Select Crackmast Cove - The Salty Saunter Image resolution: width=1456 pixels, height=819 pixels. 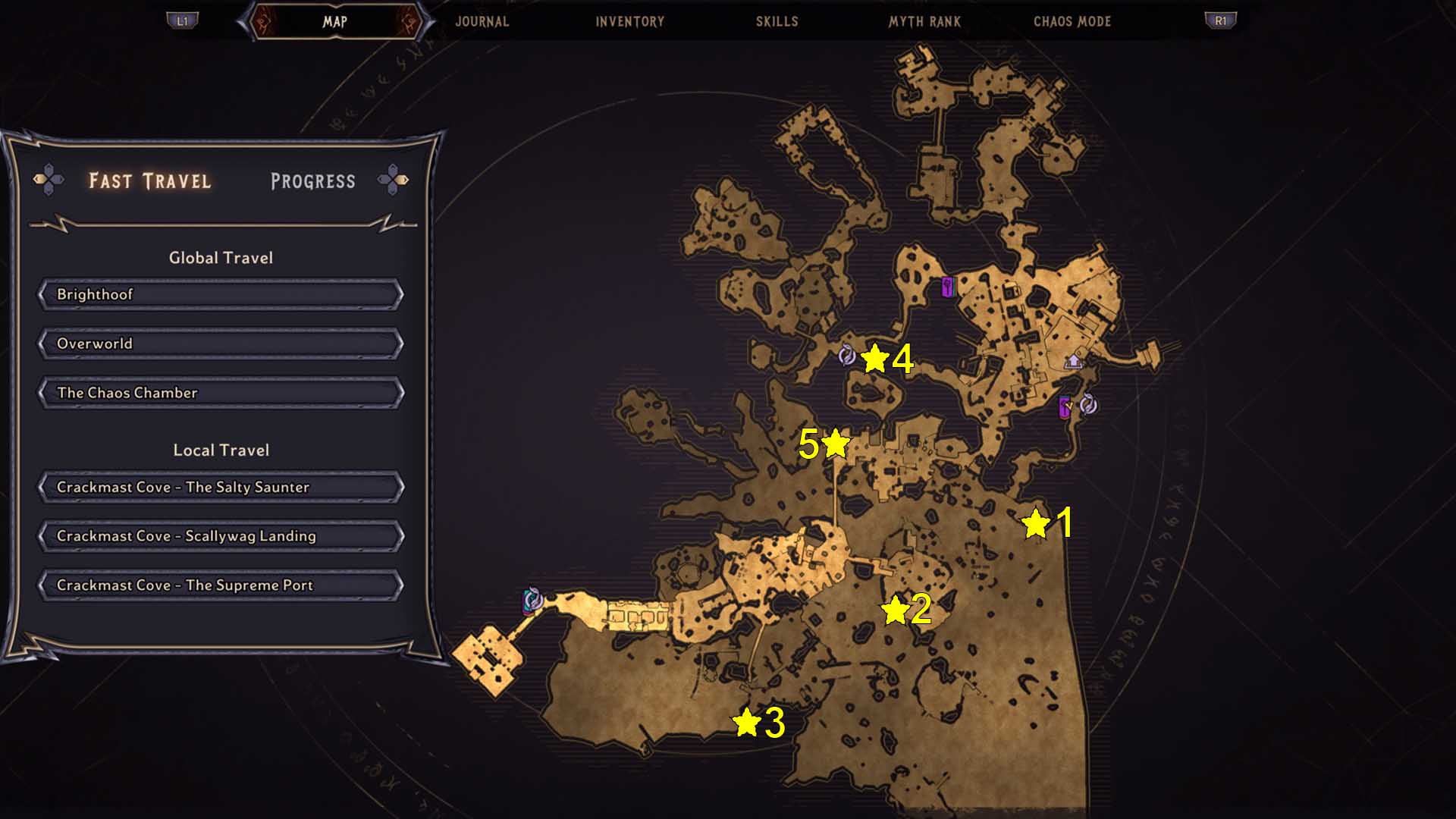click(221, 487)
